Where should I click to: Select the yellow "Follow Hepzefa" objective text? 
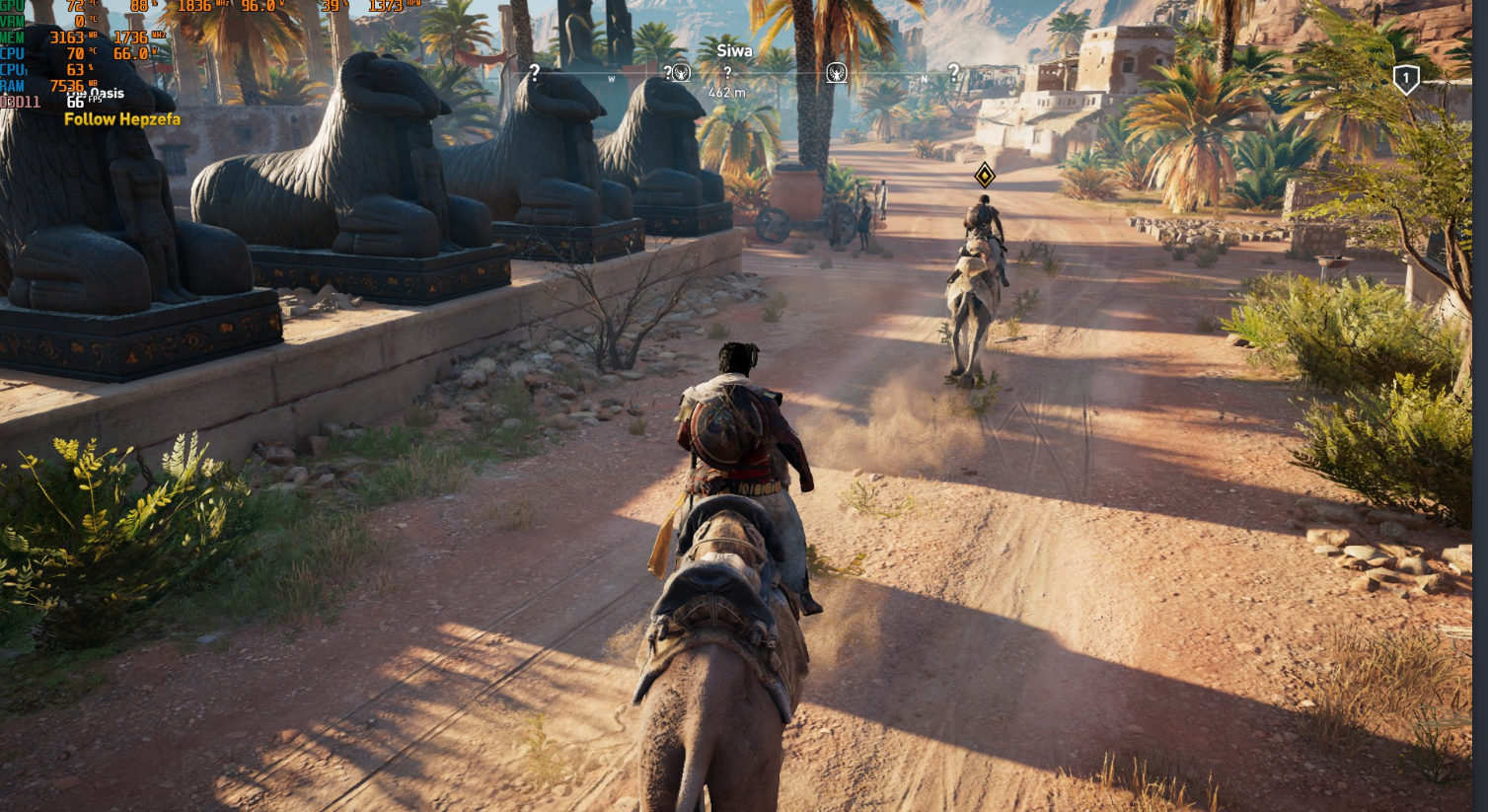tap(122, 119)
